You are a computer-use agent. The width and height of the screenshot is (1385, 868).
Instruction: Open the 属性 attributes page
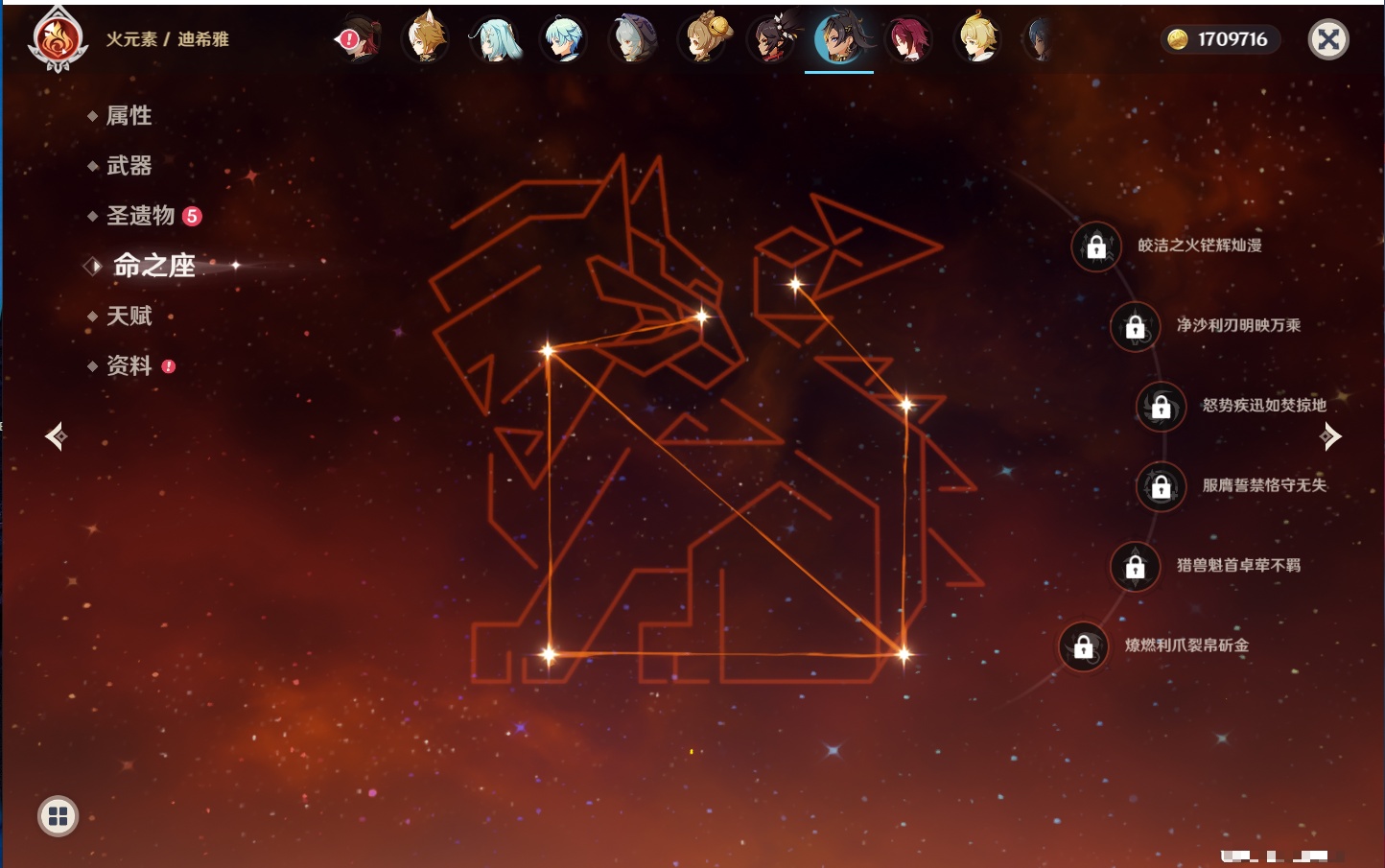(x=129, y=116)
